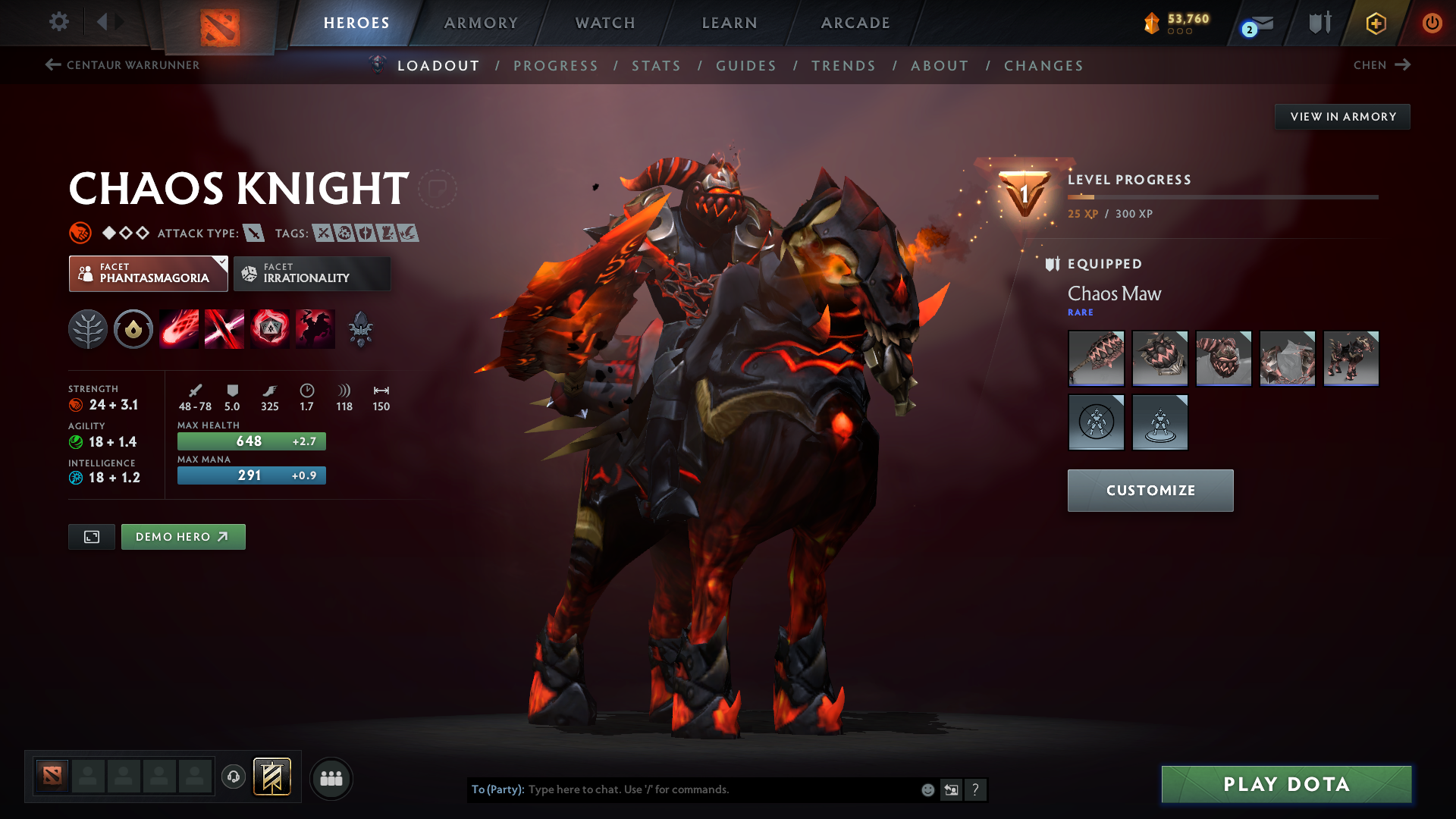The image size is (1456, 819).
Task: Switch to the Stats tab
Action: tap(656, 66)
